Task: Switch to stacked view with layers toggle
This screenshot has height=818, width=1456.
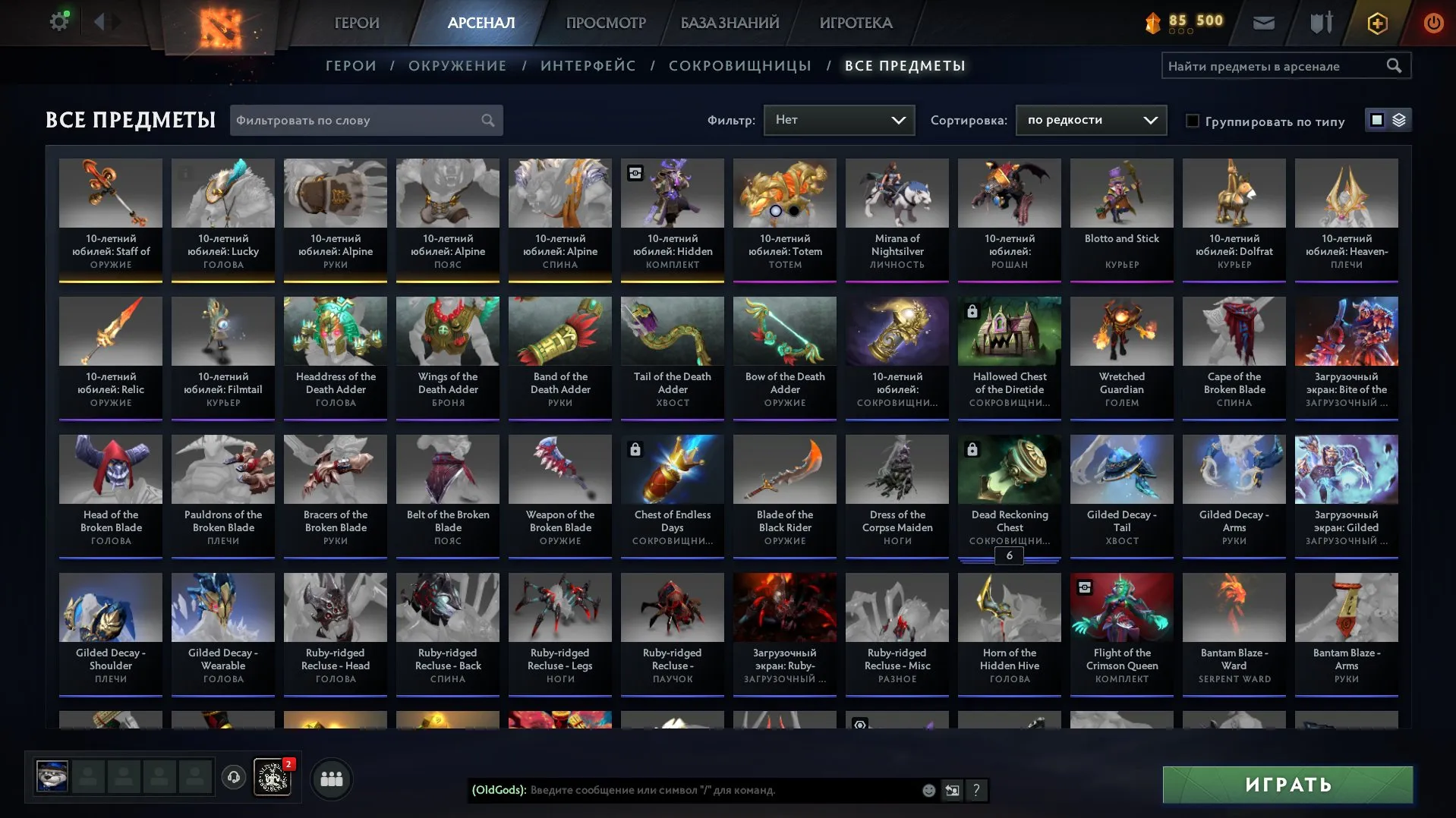Action: (x=1399, y=120)
